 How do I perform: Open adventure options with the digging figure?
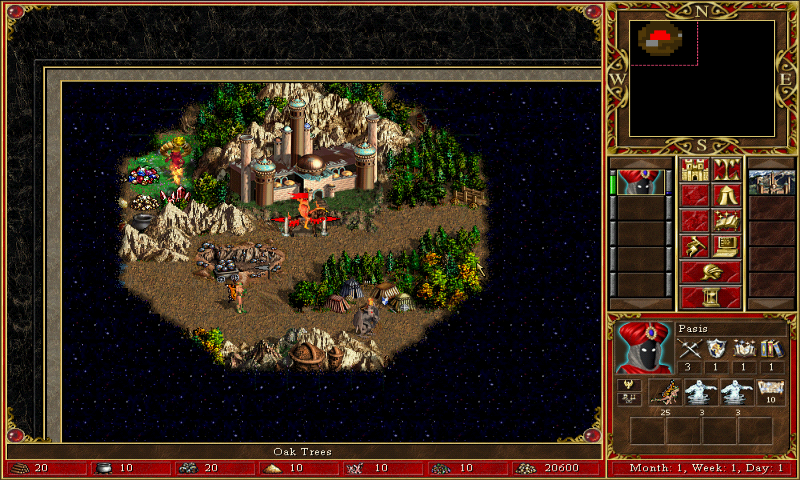694,246
